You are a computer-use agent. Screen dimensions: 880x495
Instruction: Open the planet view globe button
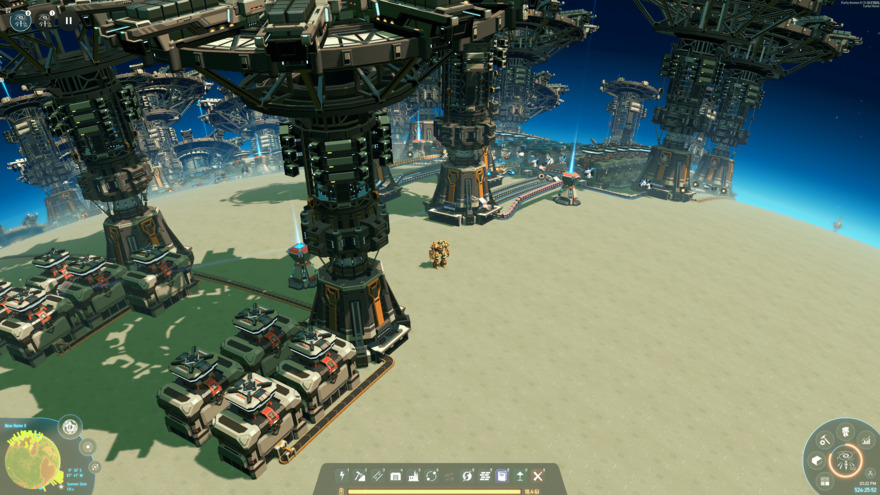point(70,428)
